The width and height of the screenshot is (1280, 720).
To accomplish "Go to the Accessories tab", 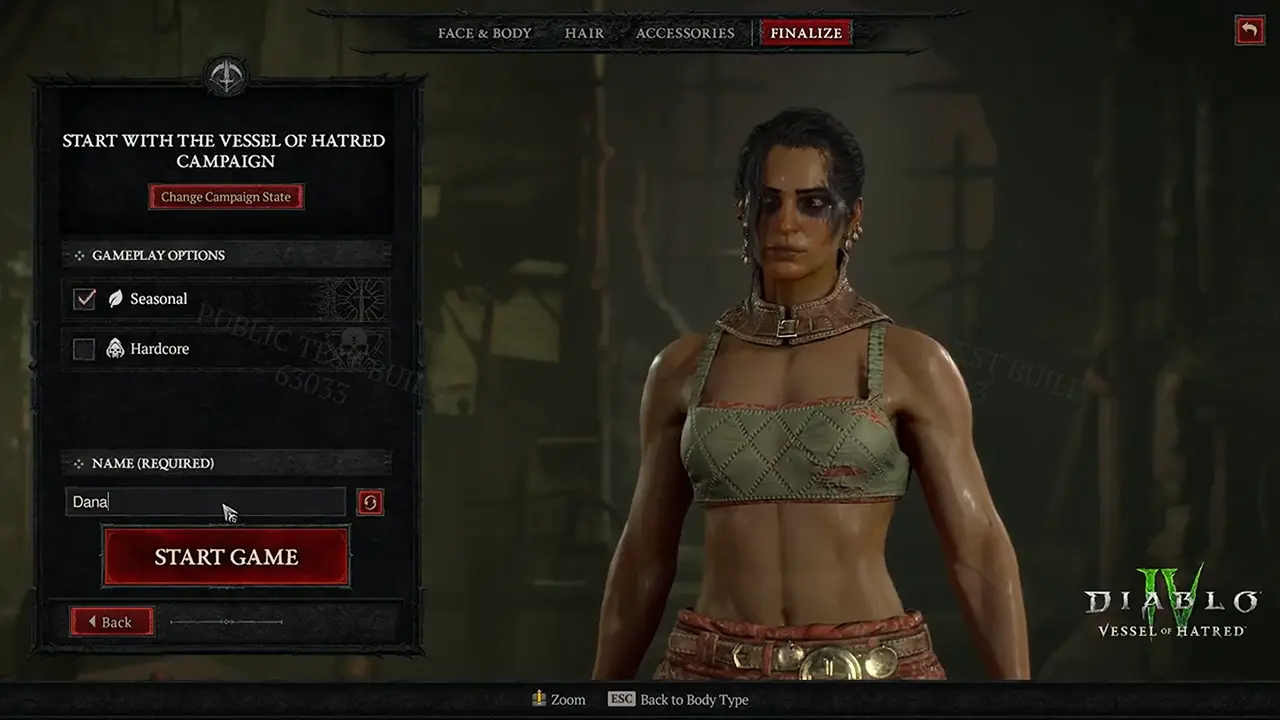I will [x=685, y=33].
